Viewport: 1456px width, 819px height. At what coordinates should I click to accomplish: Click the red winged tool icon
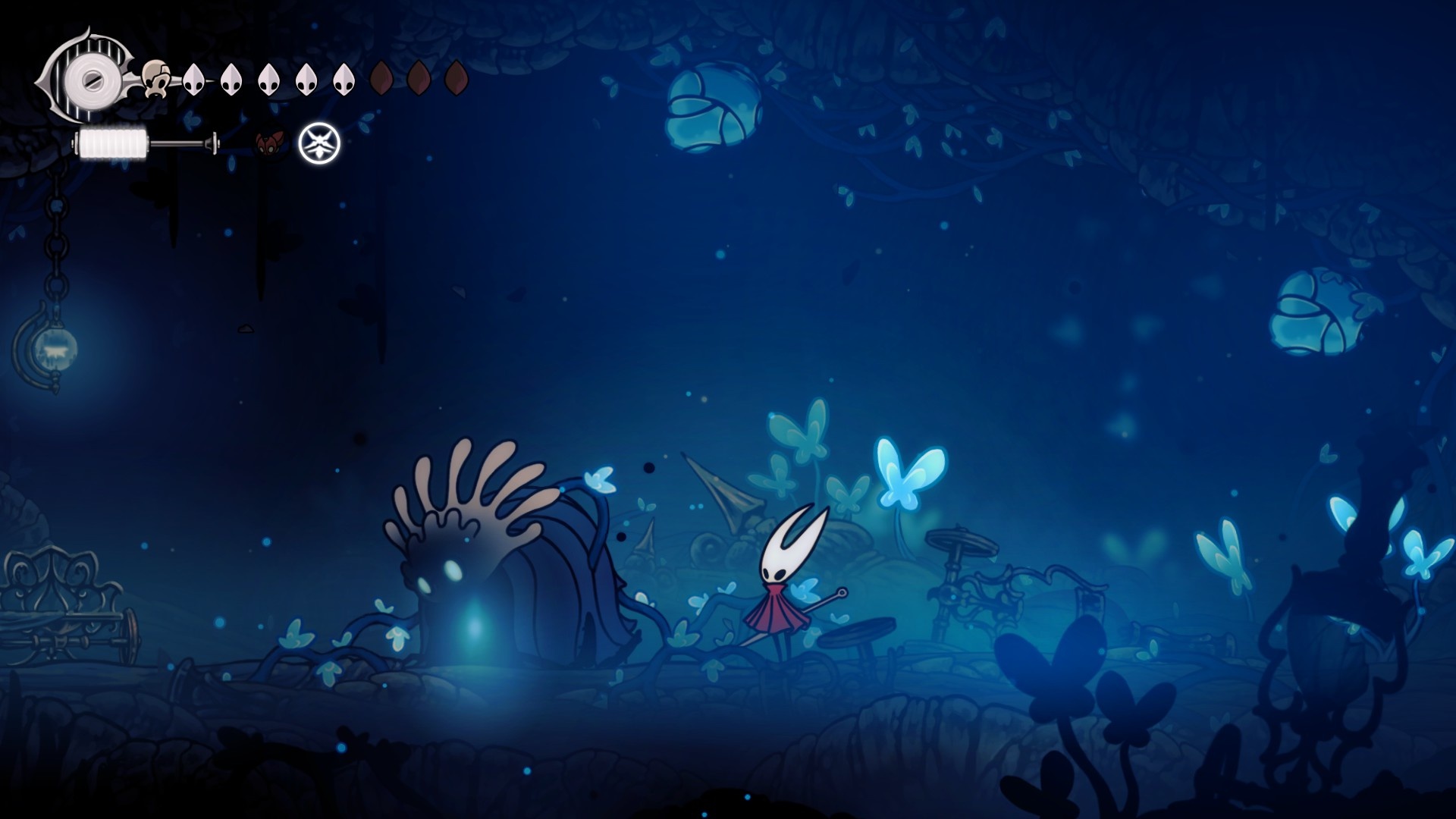[x=269, y=143]
